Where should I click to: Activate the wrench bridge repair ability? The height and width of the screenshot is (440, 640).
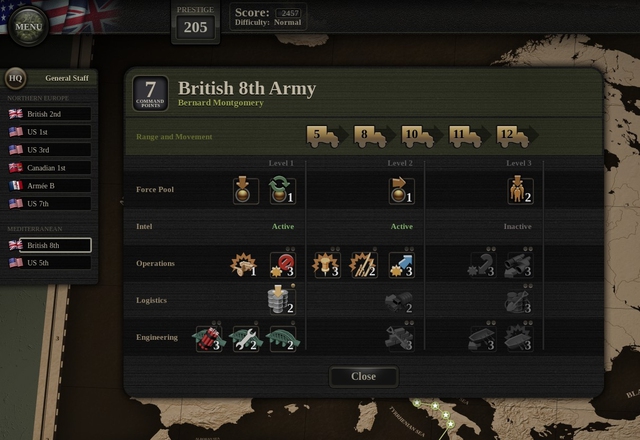(x=245, y=338)
